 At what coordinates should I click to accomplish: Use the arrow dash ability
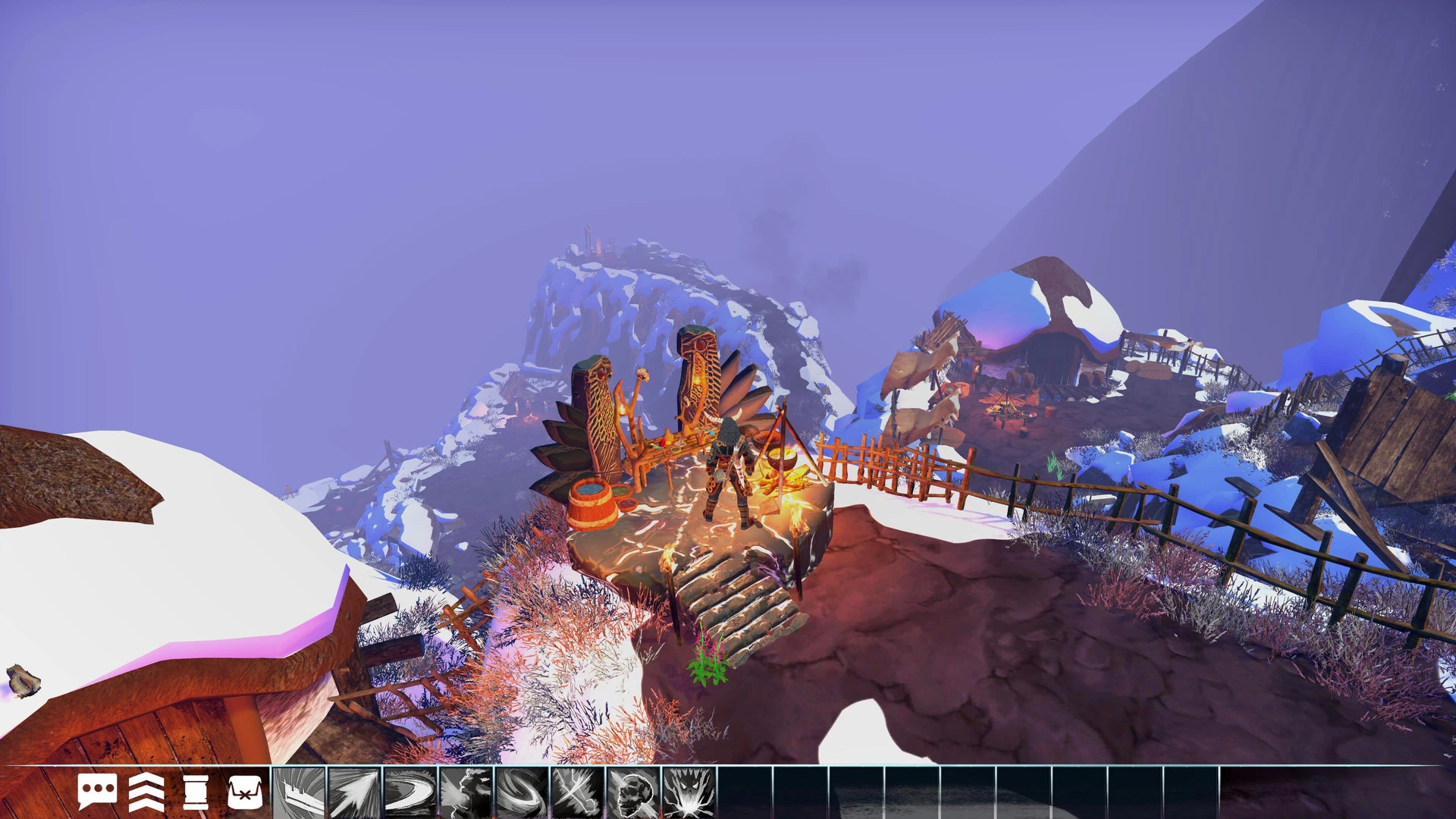pos(354,792)
